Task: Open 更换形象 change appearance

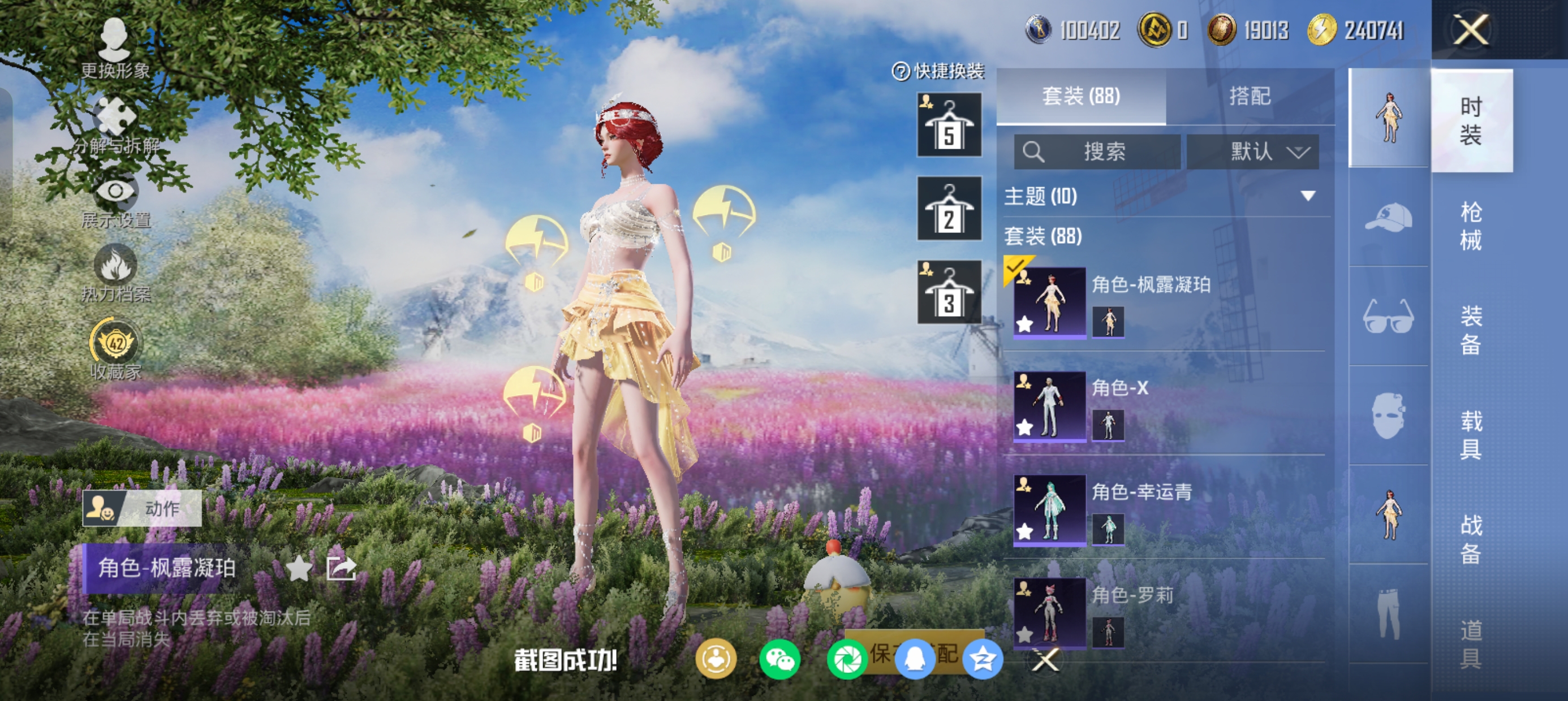Action: click(115, 49)
